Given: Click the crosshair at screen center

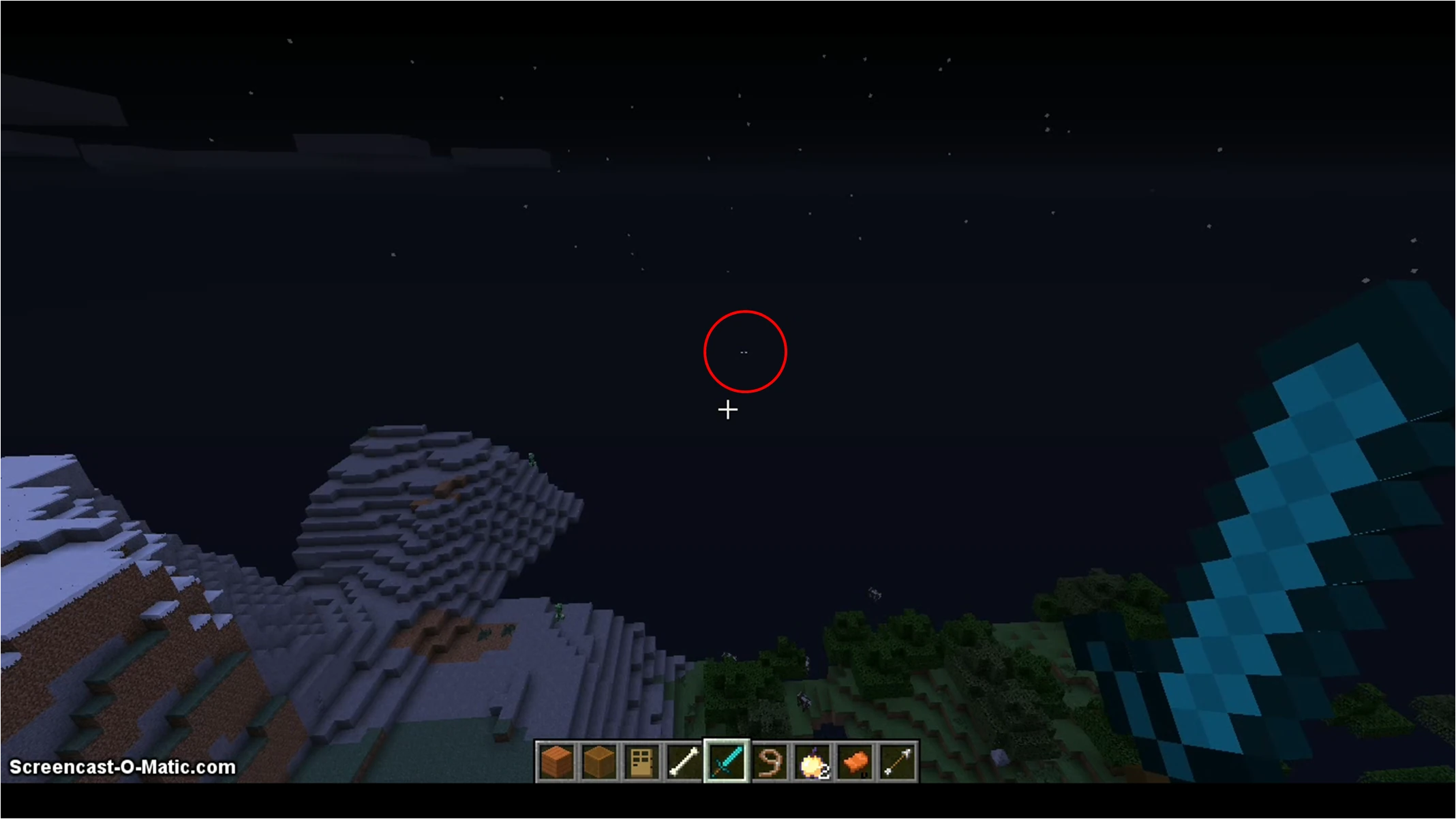Looking at the screenshot, I should pos(728,409).
